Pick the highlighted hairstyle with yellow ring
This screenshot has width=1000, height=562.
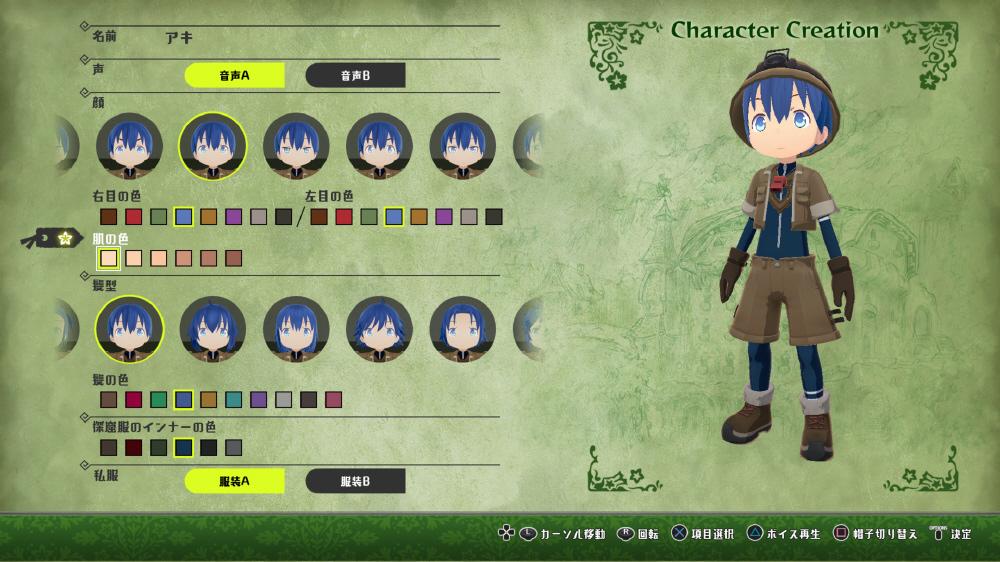point(129,330)
